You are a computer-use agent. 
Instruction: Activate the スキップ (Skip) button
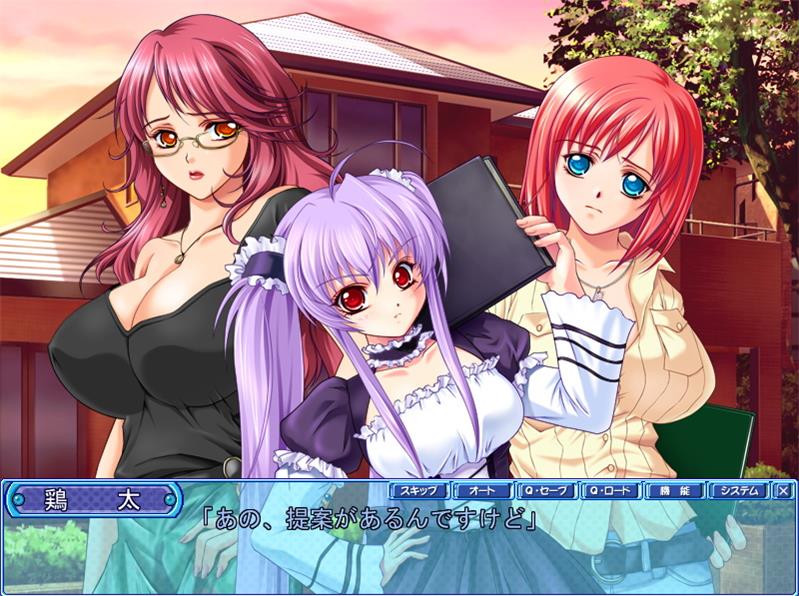[419, 491]
